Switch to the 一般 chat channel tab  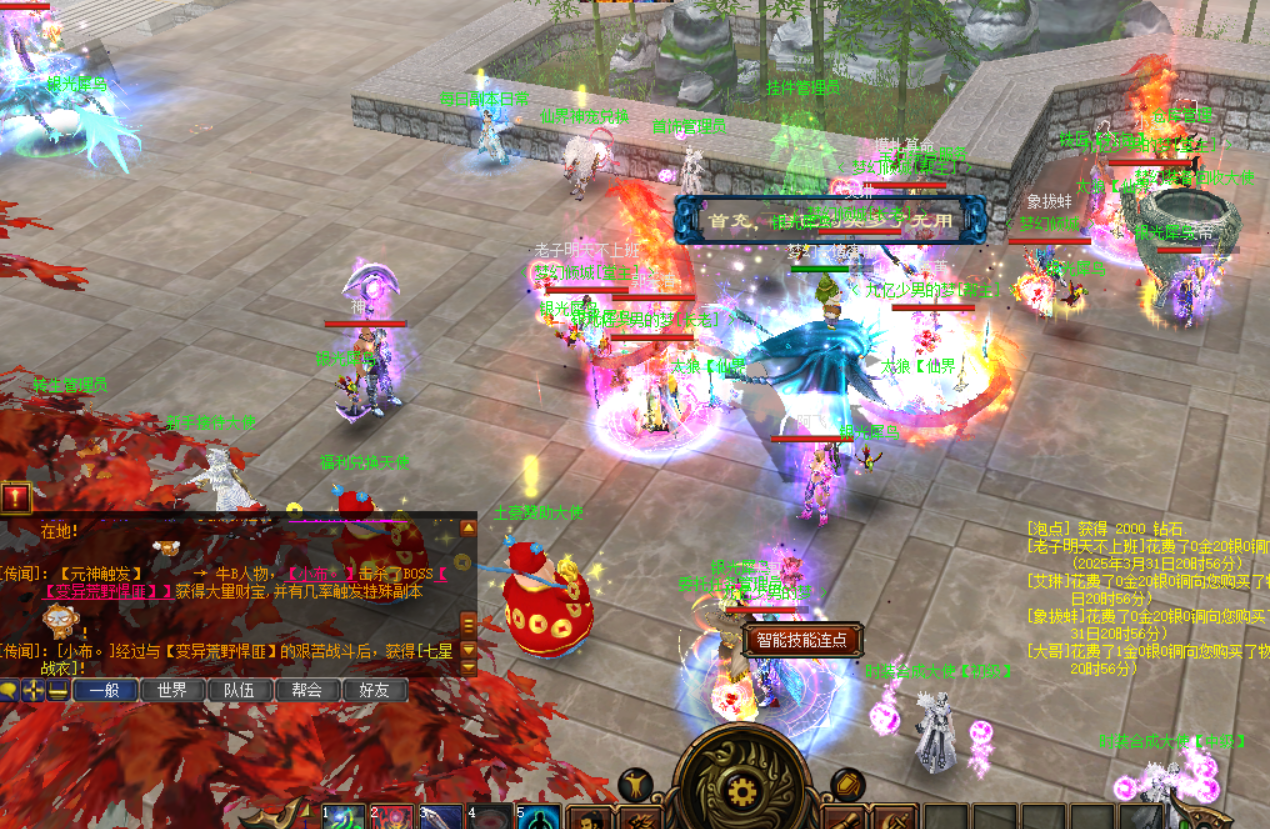click(105, 690)
